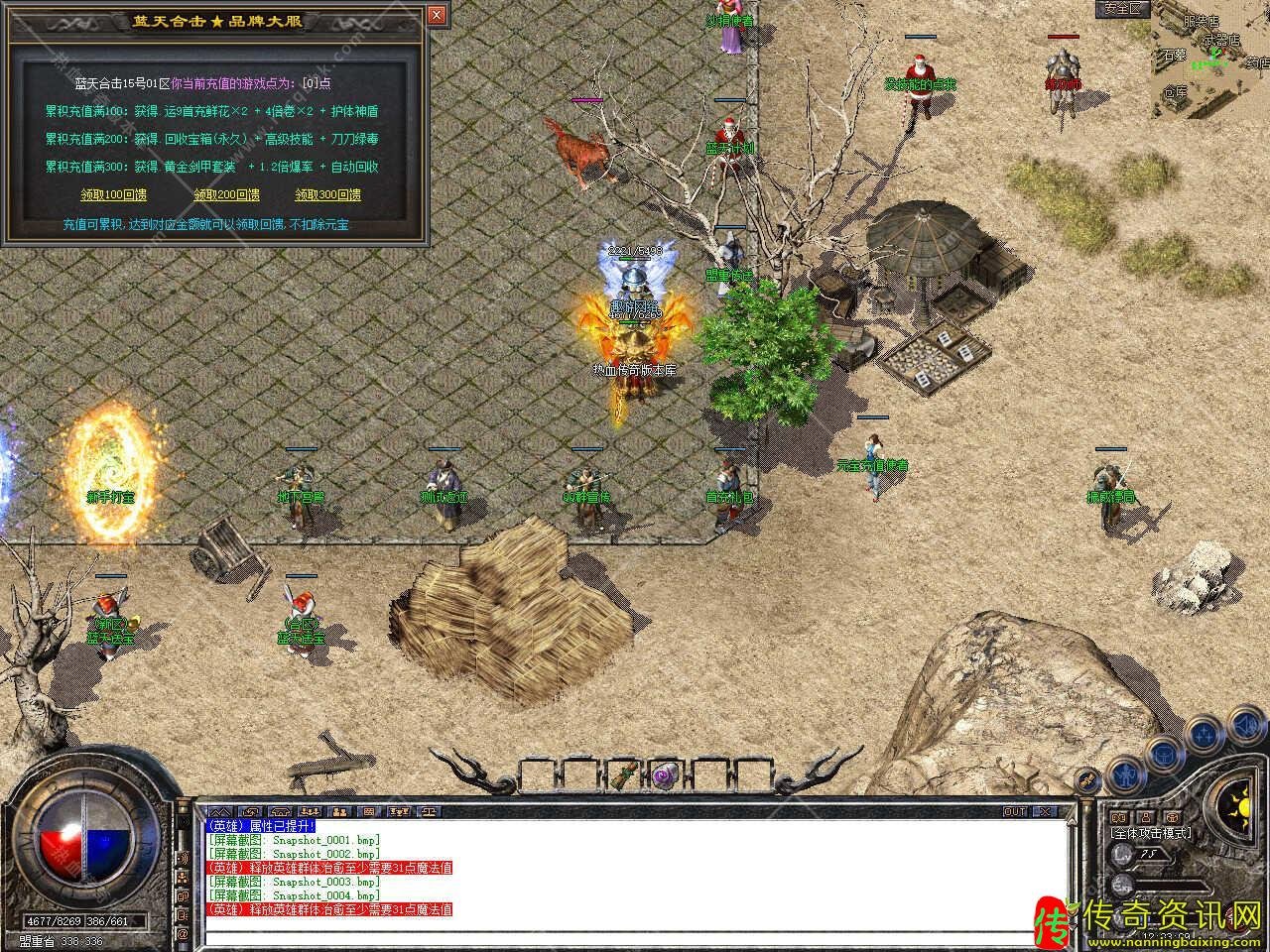
Task: Open the small gold-icon round button
Action: pos(1088,778)
